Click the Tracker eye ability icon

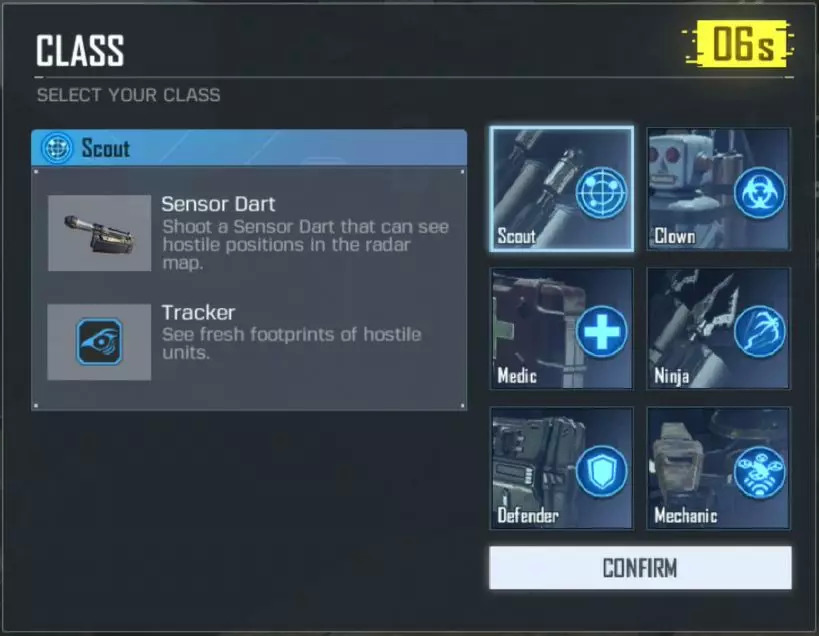[99, 342]
